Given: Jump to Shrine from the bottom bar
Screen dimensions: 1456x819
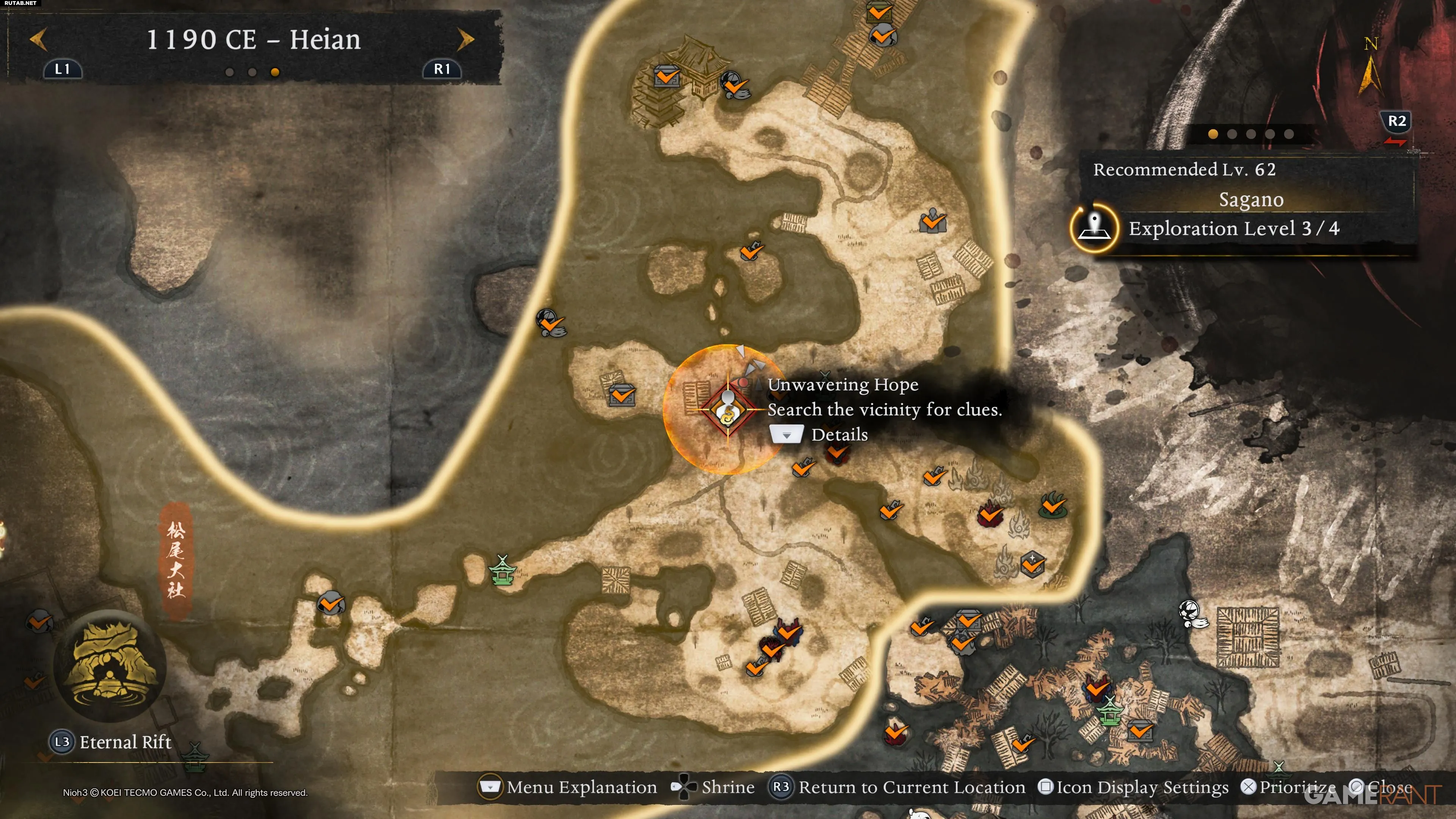Looking at the screenshot, I should click(x=713, y=787).
